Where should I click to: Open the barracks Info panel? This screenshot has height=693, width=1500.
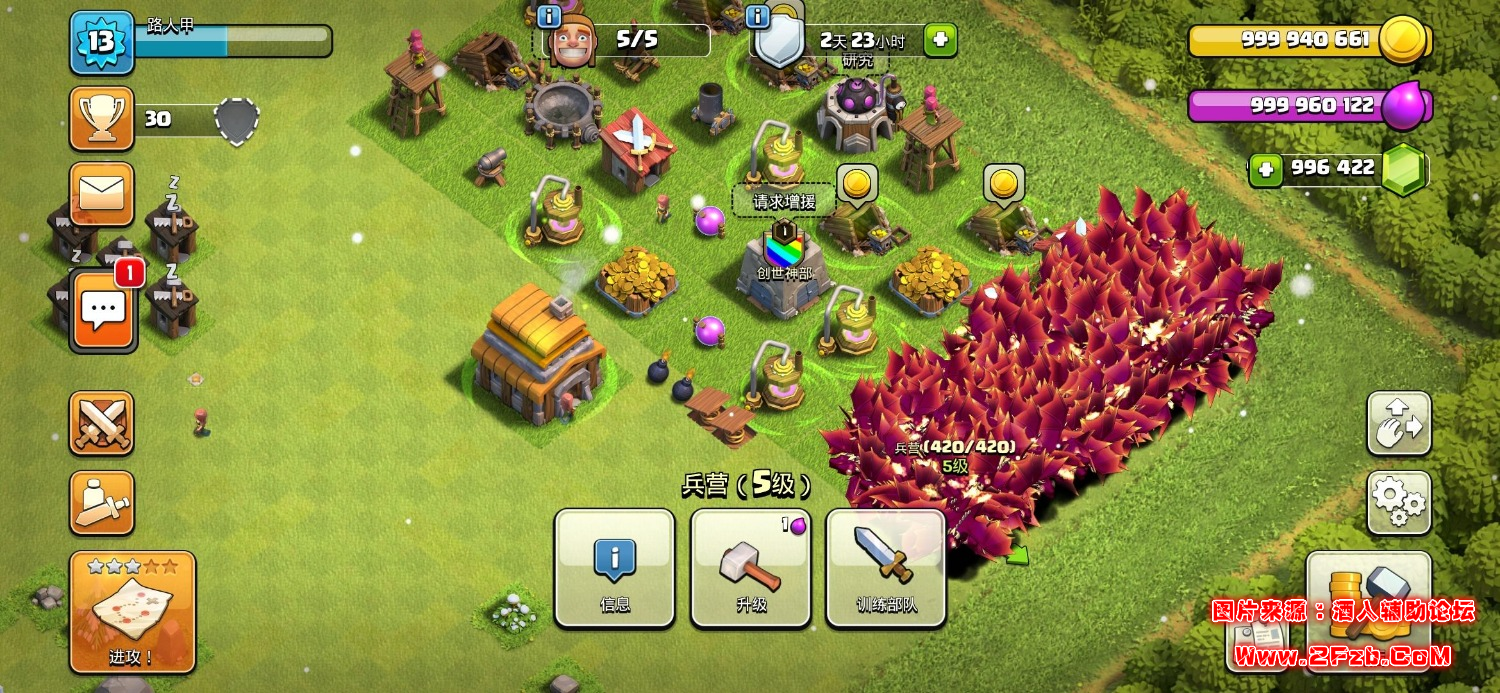614,567
